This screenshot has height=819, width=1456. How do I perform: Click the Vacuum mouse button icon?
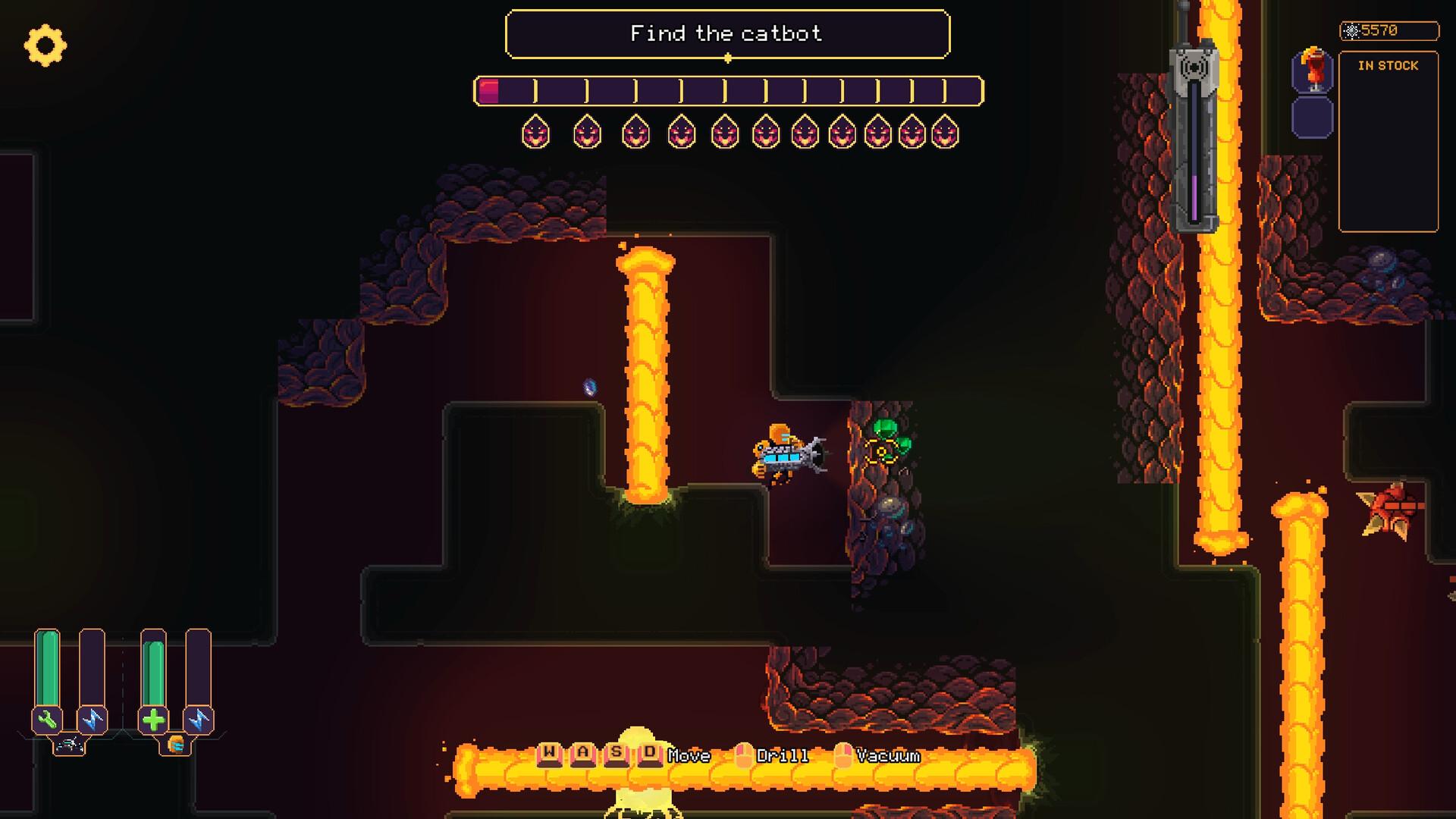tap(842, 755)
